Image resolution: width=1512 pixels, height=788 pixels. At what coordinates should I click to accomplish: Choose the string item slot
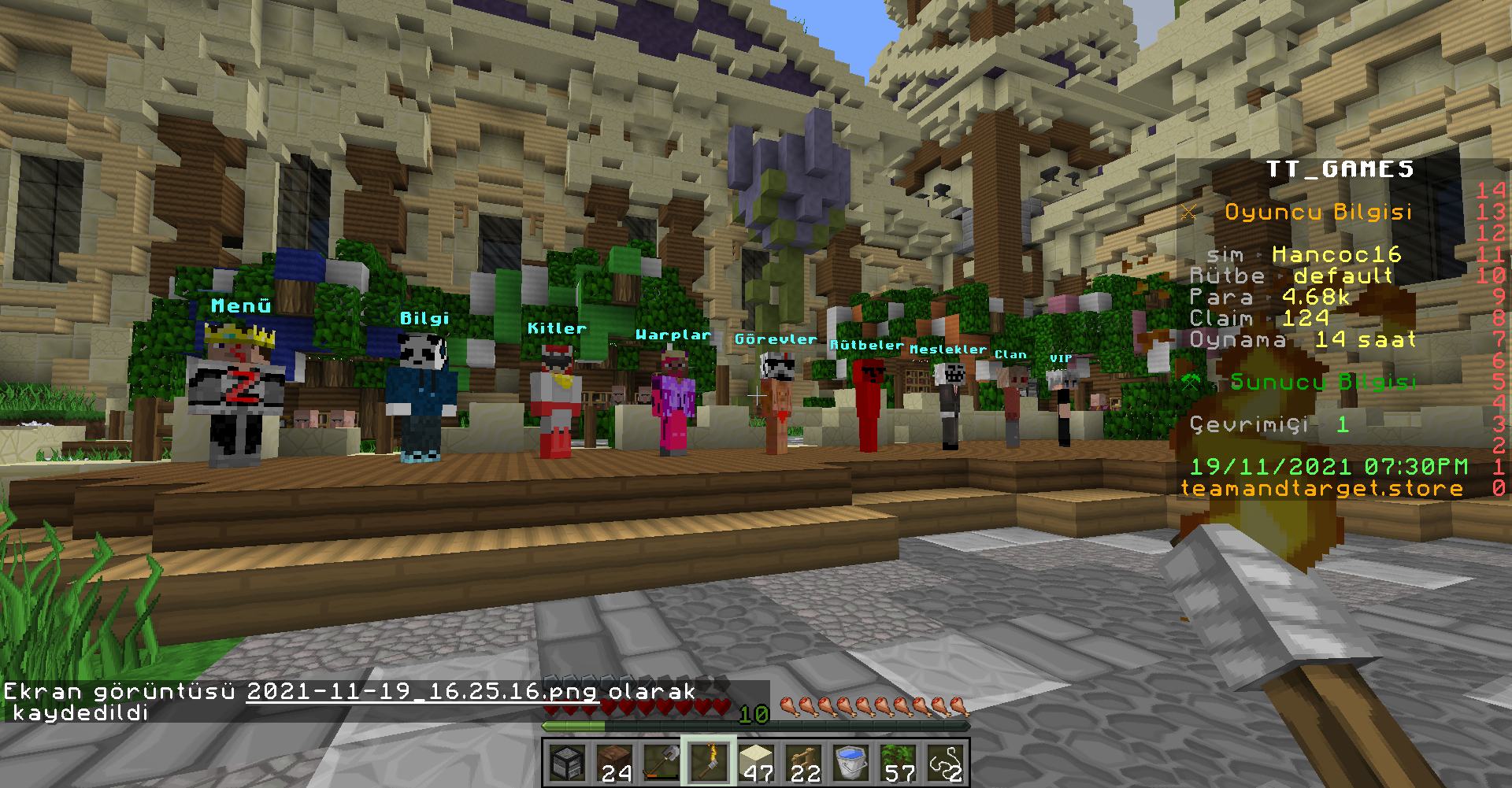pos(945,762)
